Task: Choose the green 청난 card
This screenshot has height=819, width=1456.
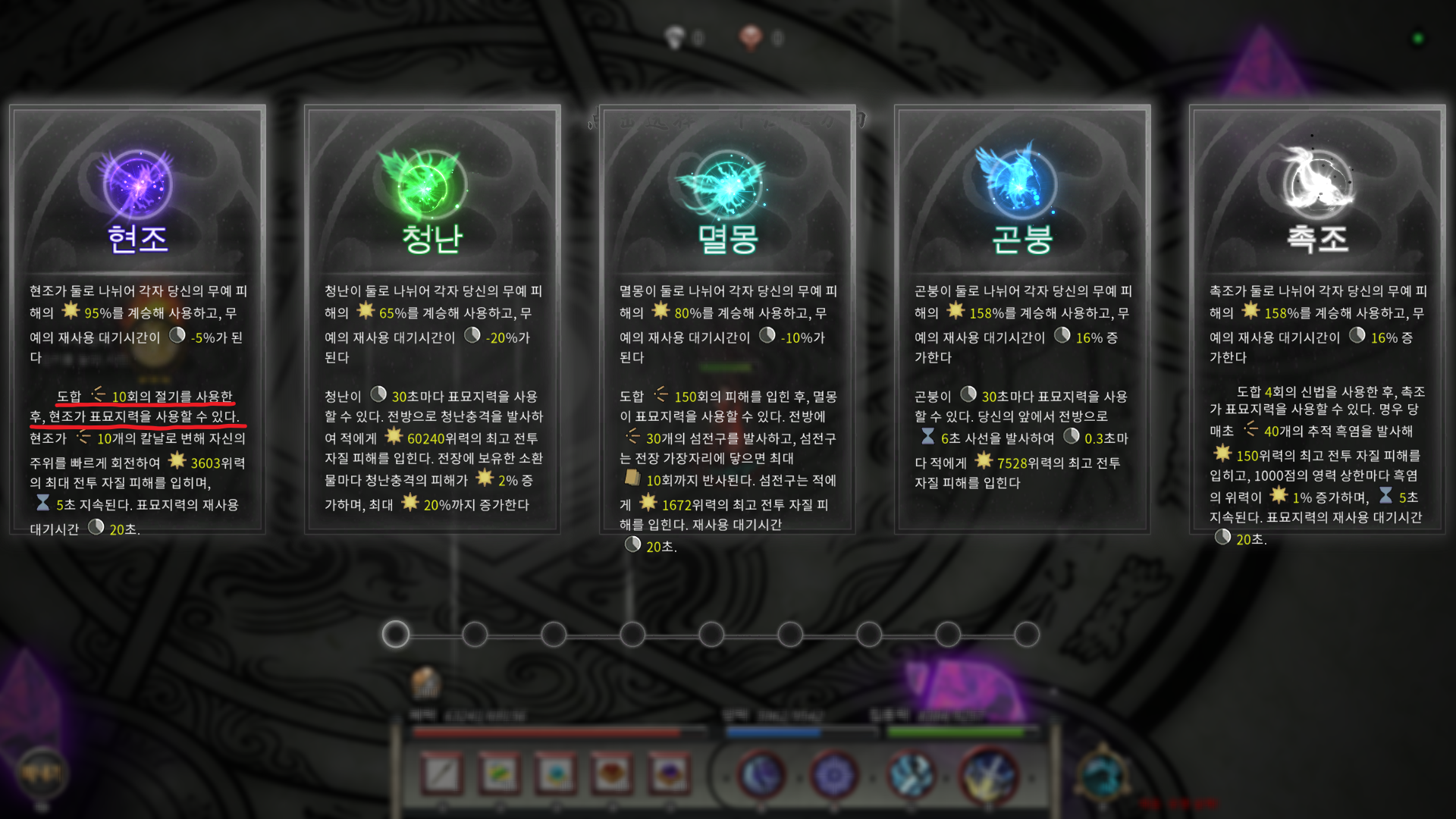Action: coord(432,318)
